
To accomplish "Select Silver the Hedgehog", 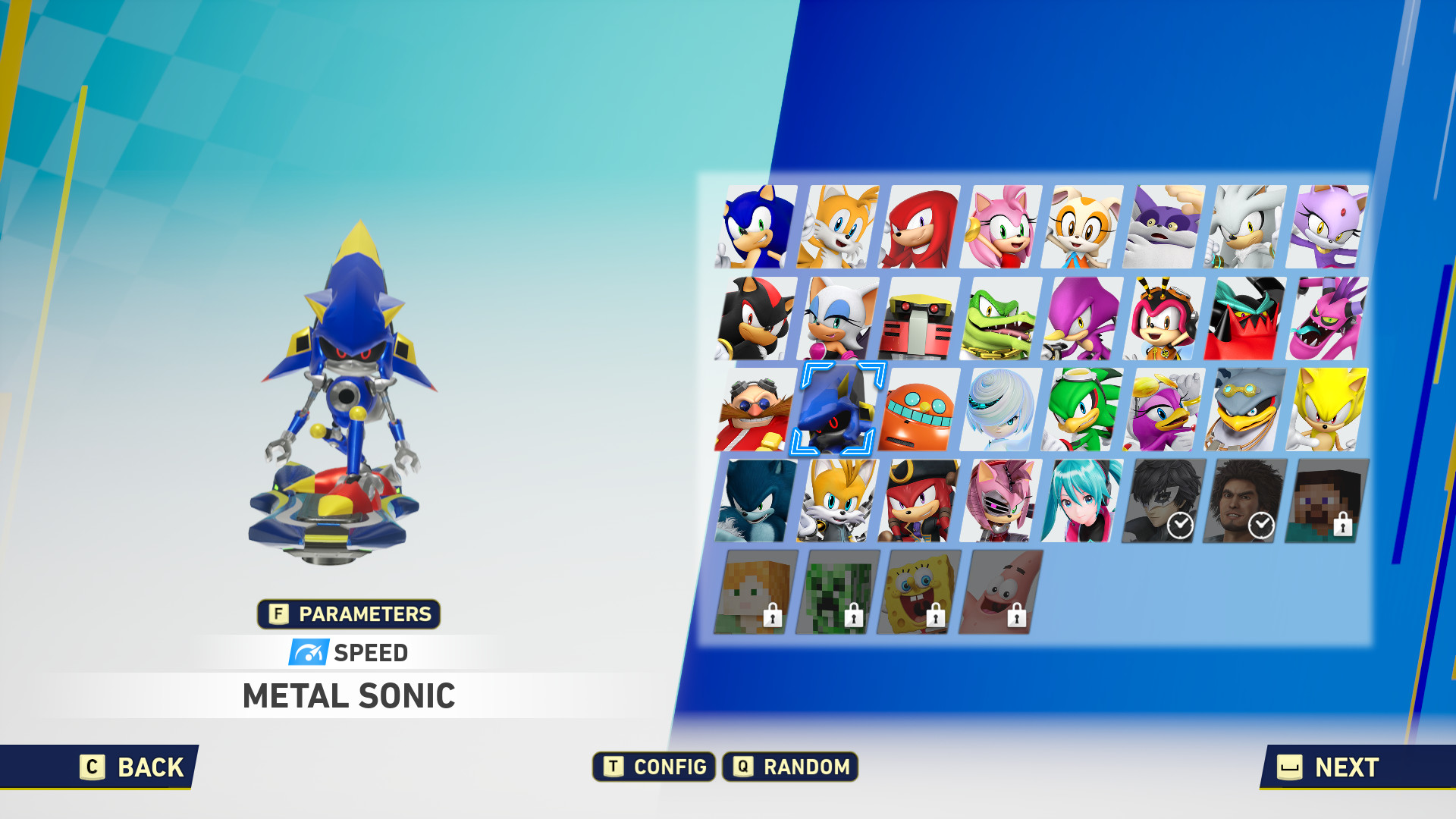I will pyautogui.click(x=1248, y=227).
